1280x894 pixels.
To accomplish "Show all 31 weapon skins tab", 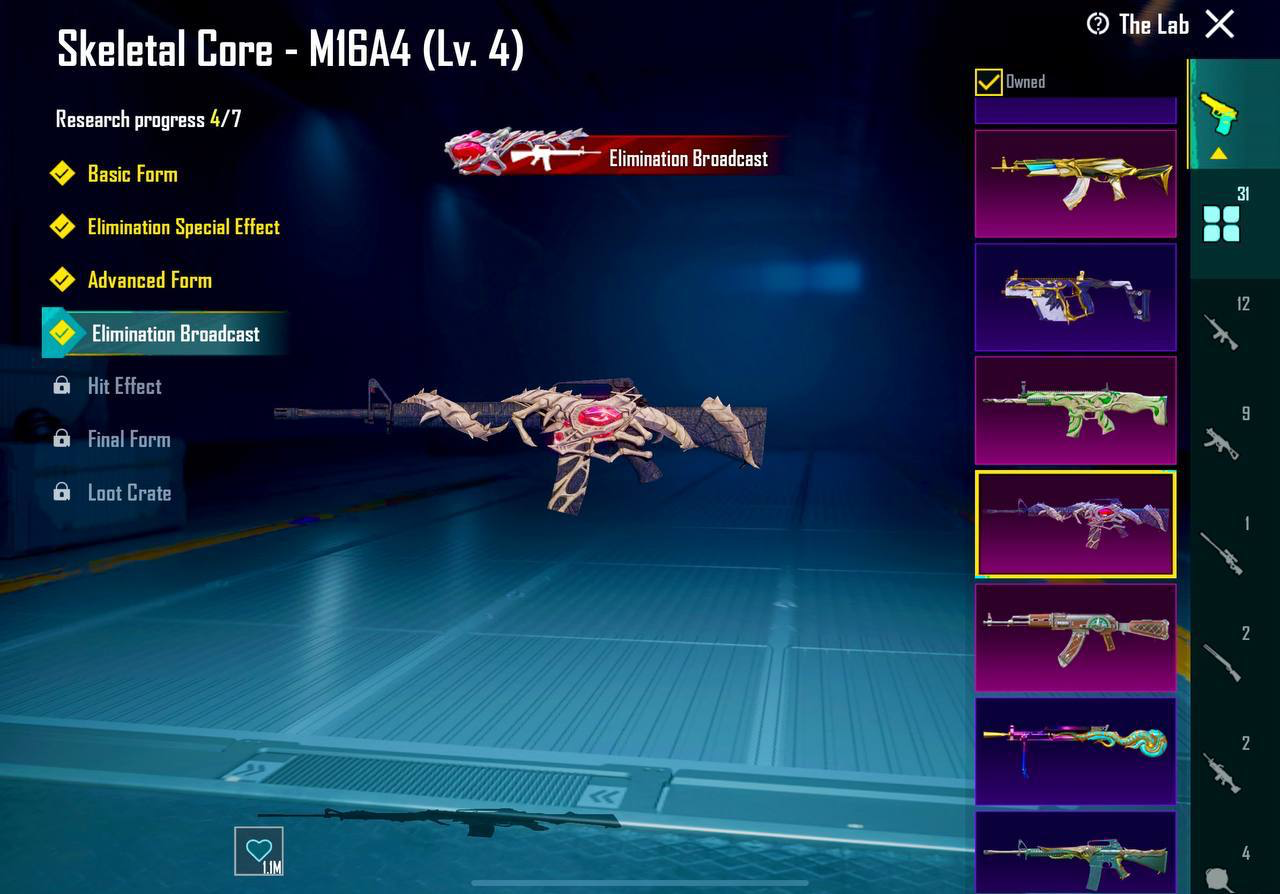I will [x=1223, y=222].
